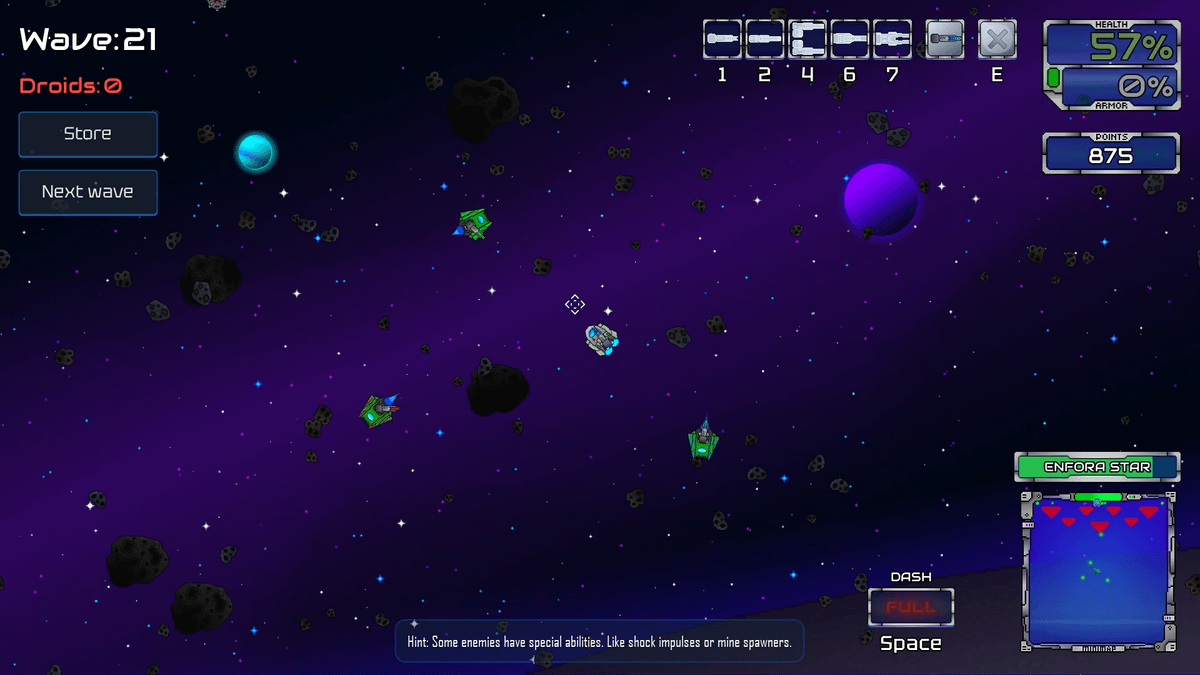Image resolution: width=1200 pixels, height=675 pixels.
Task: Equip the twin-barrel weapon in slot 4
Action: click(x=807, y=40)
